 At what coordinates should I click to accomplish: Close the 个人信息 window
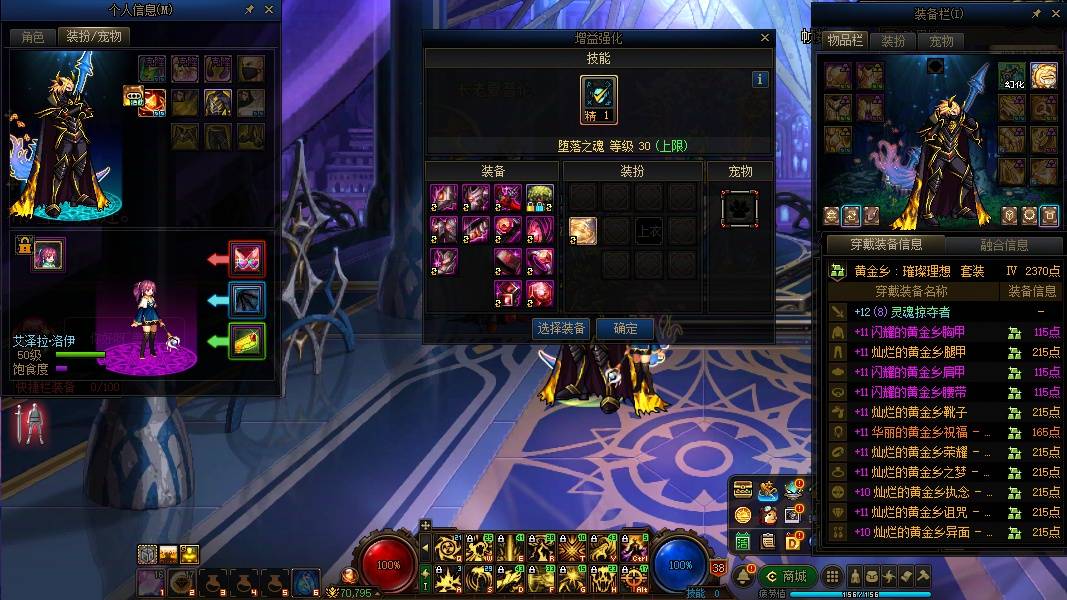click(x=268, y=10)
